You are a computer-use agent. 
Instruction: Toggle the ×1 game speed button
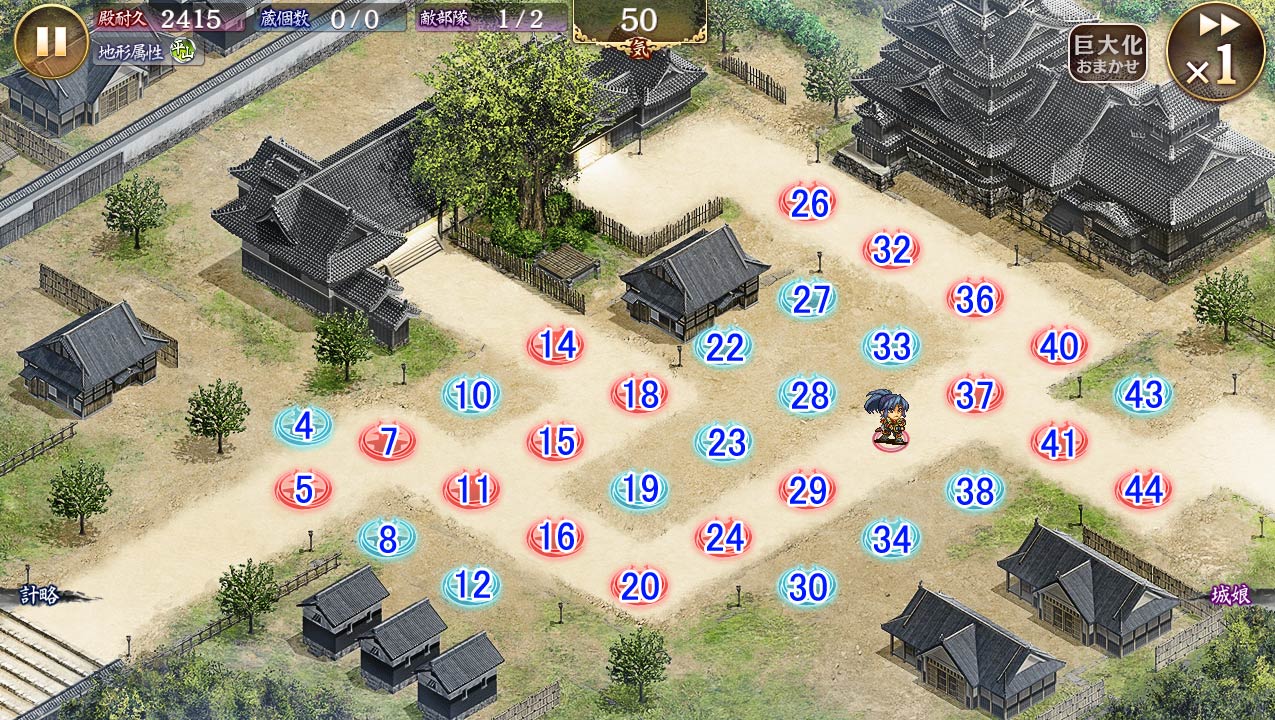(x=1215, y=52)
